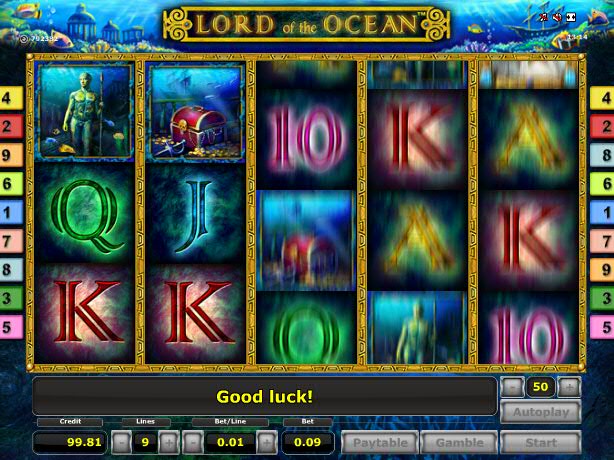This screenshot has height=460, width=614.
Task: Start the spin with the Start button
Action: tap(540, 442)
